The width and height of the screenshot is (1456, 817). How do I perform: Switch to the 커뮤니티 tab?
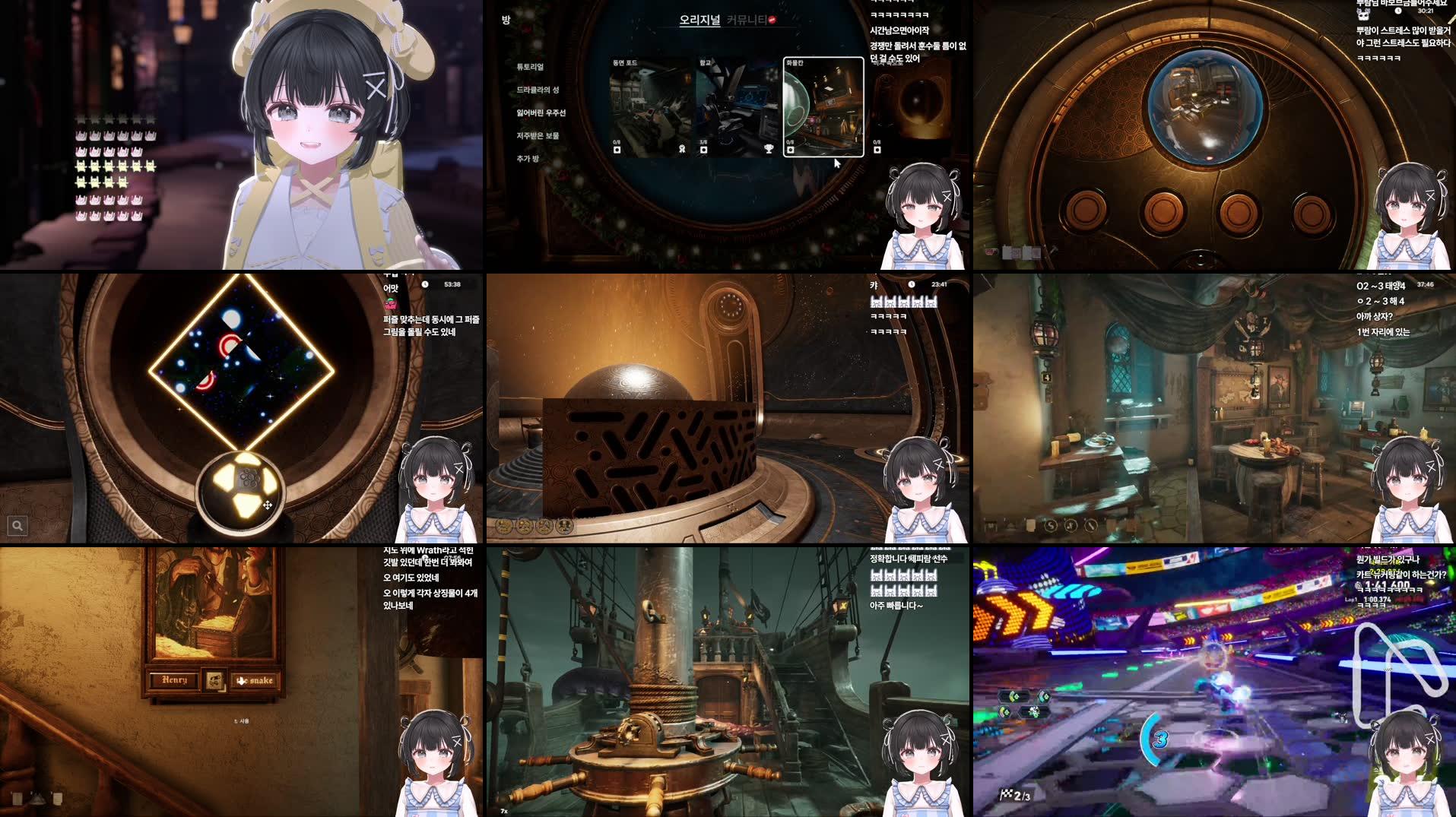(x=747, y=21)
